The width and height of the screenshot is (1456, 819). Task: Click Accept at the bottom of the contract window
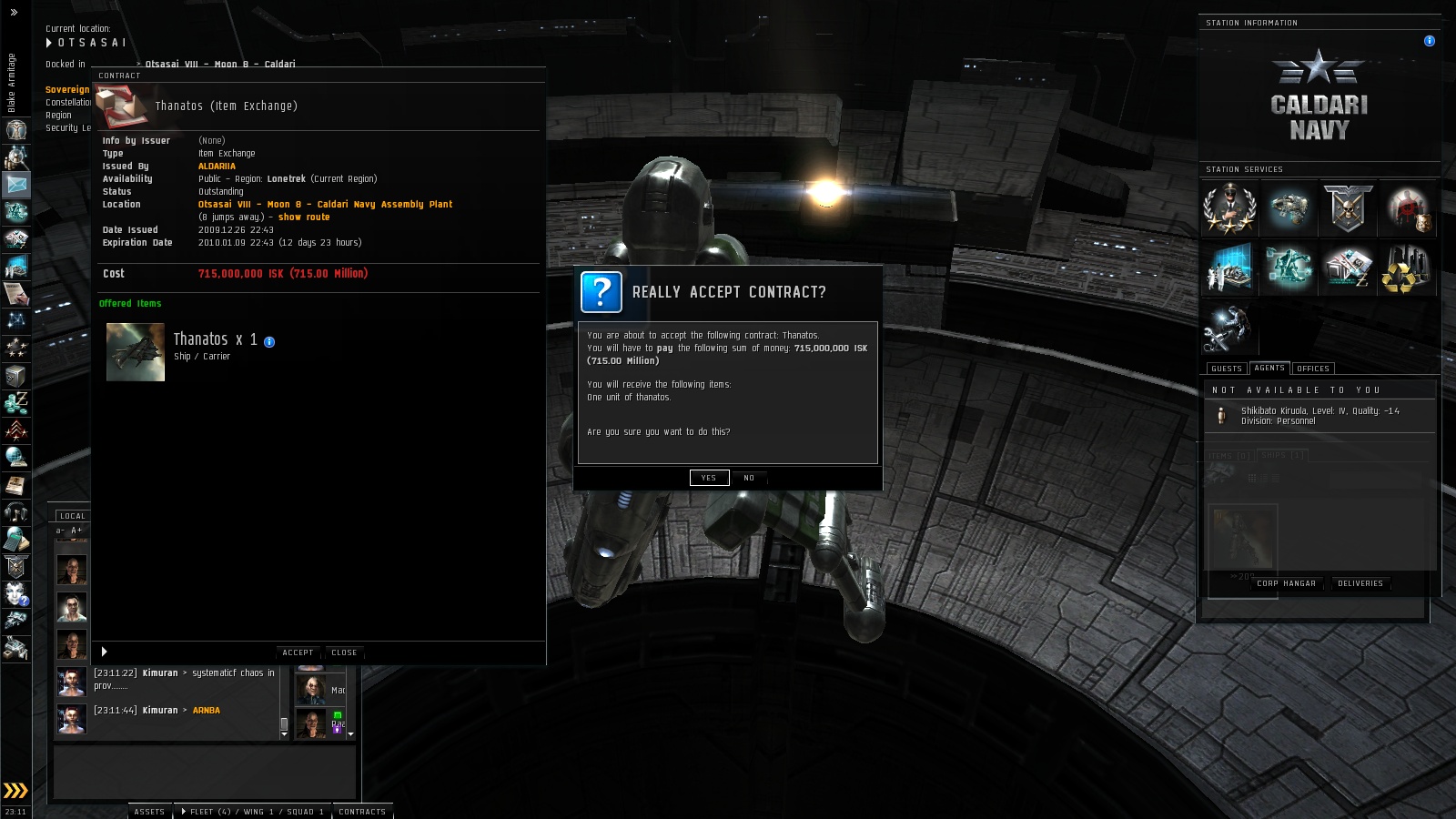point(298,652)
